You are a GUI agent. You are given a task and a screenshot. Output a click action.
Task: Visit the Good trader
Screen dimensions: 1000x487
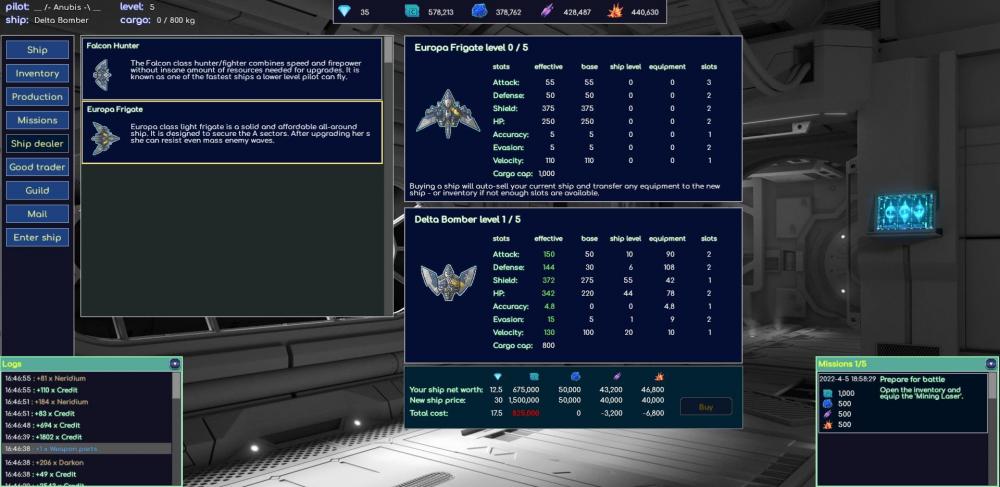37,167
